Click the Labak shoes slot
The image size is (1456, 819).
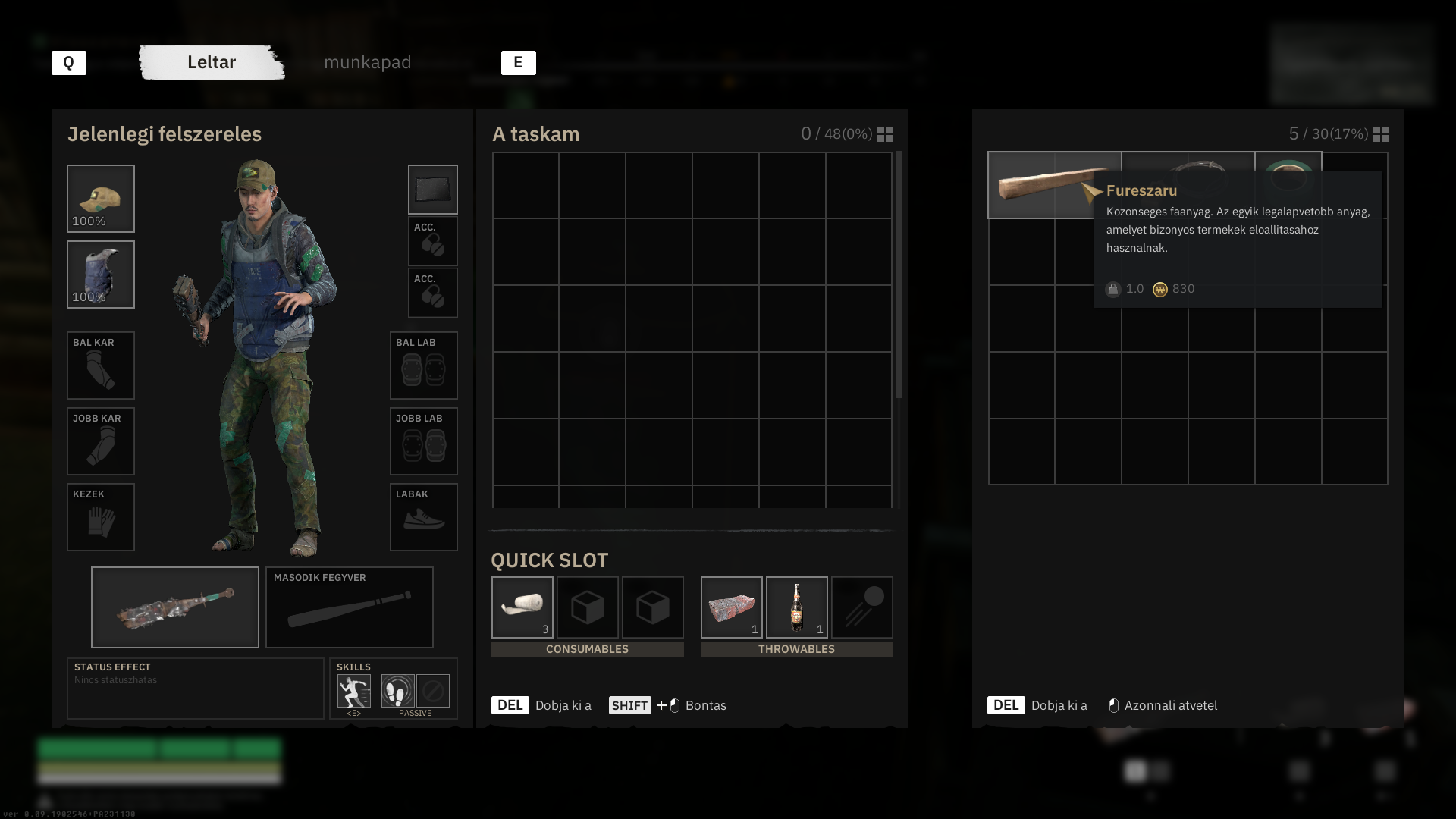click(x=424, y=517)
